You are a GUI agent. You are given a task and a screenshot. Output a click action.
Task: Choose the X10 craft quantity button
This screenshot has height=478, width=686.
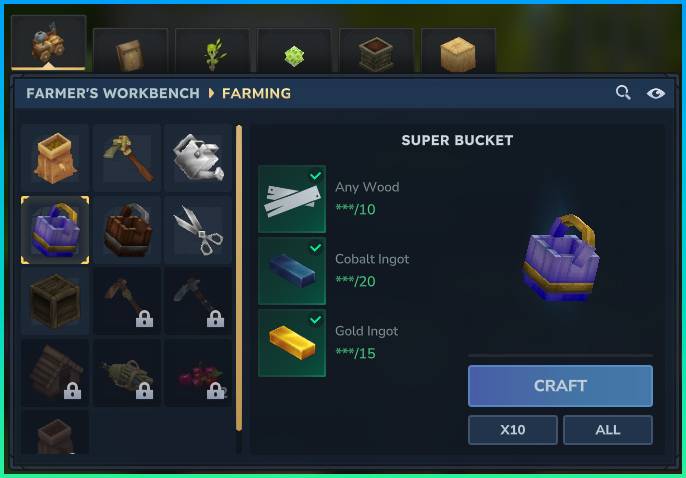coord(513,430)
